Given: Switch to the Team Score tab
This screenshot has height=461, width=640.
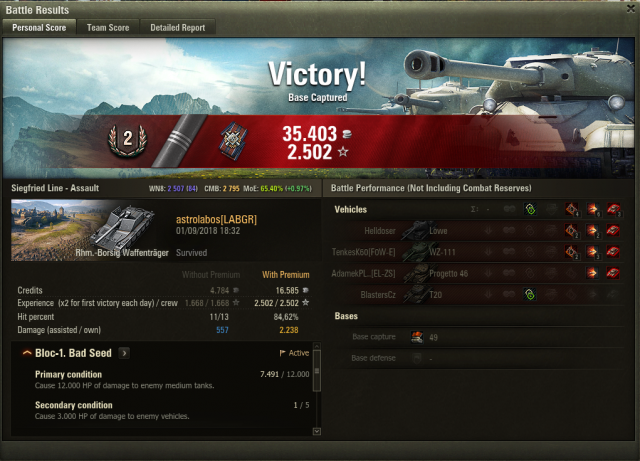Looking at the screenshot, I should [108, 28].
